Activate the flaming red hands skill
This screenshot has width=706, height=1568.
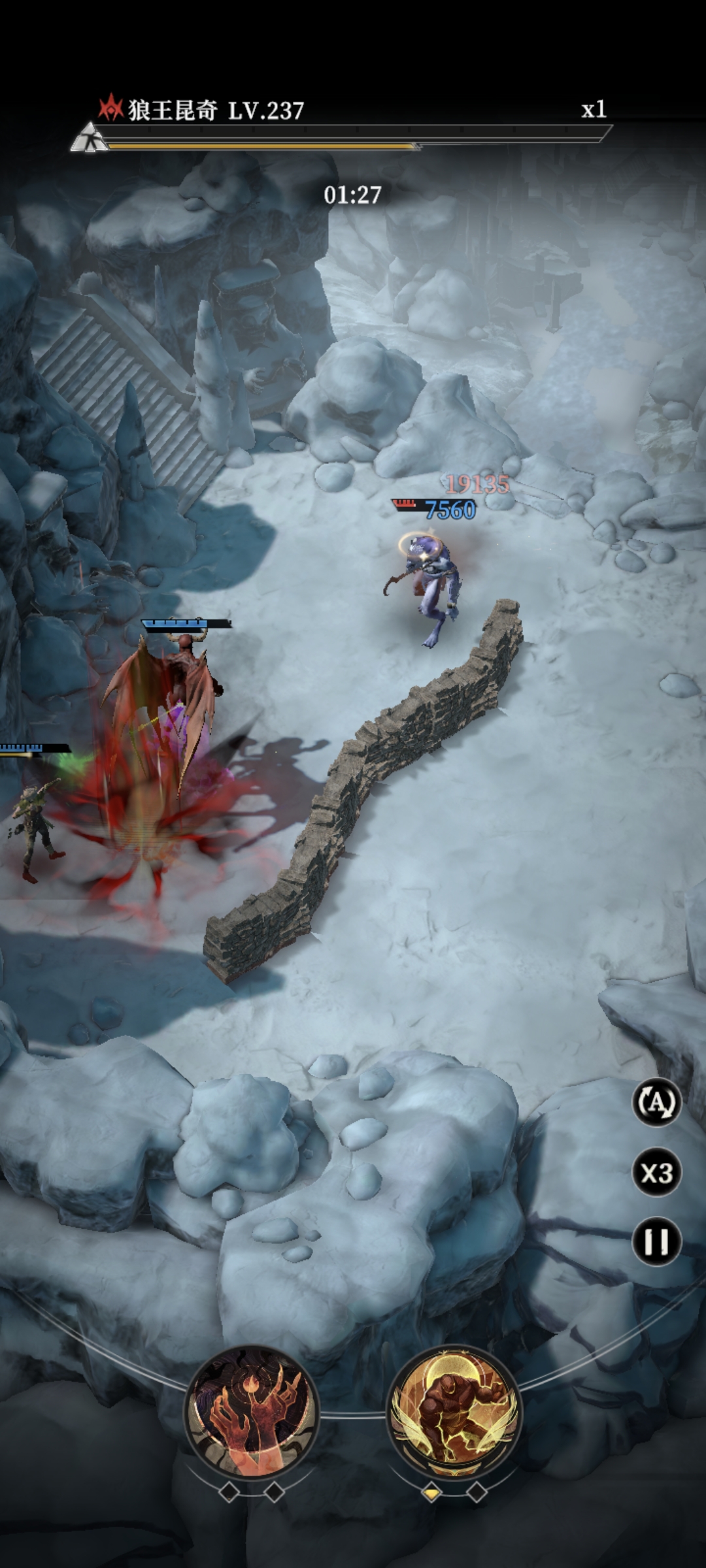click(x=252, y=1411)
